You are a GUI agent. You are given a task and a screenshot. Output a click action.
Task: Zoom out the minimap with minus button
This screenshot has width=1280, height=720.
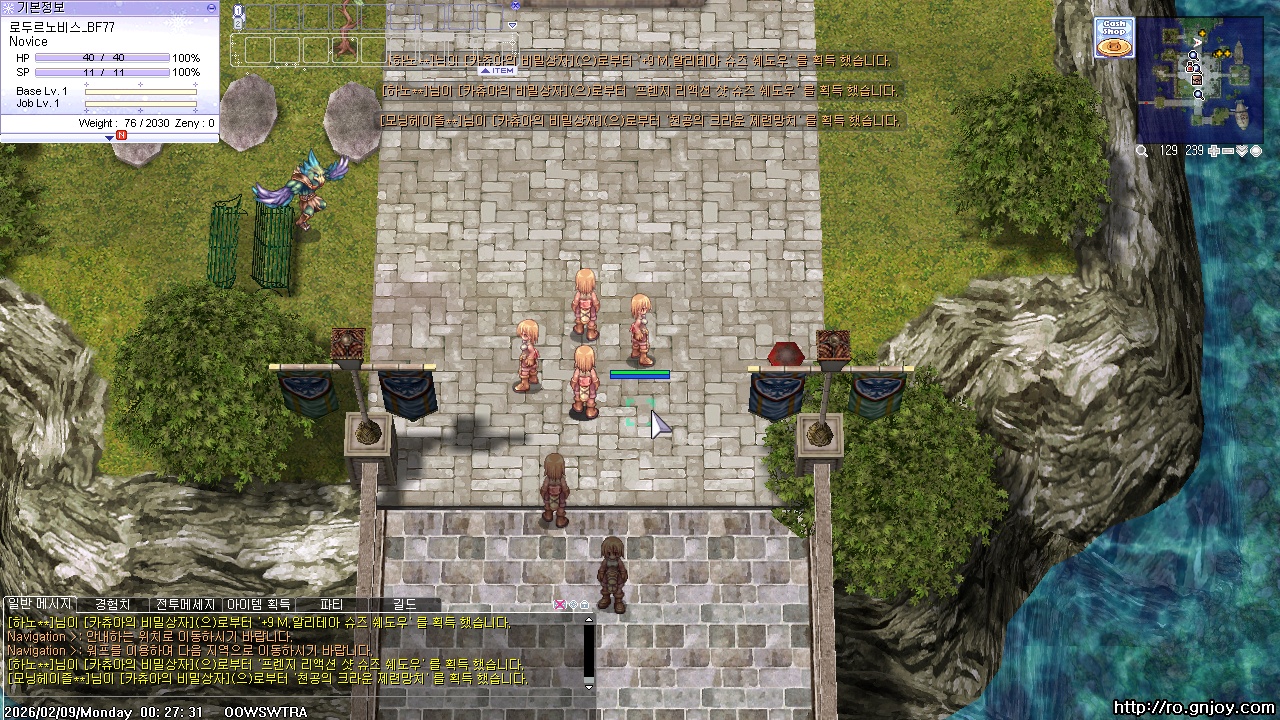[1228, 151]
